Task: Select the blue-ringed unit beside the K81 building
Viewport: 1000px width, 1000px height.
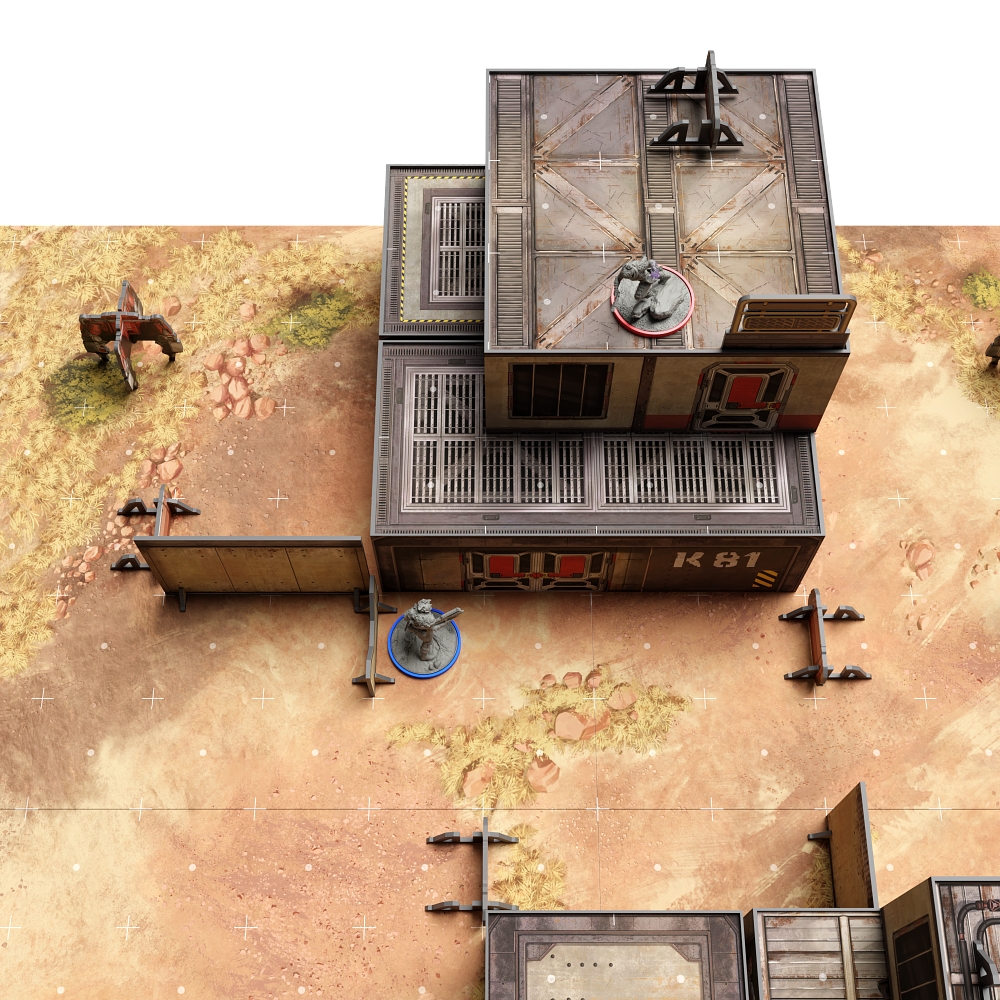Action: [424, 640]
